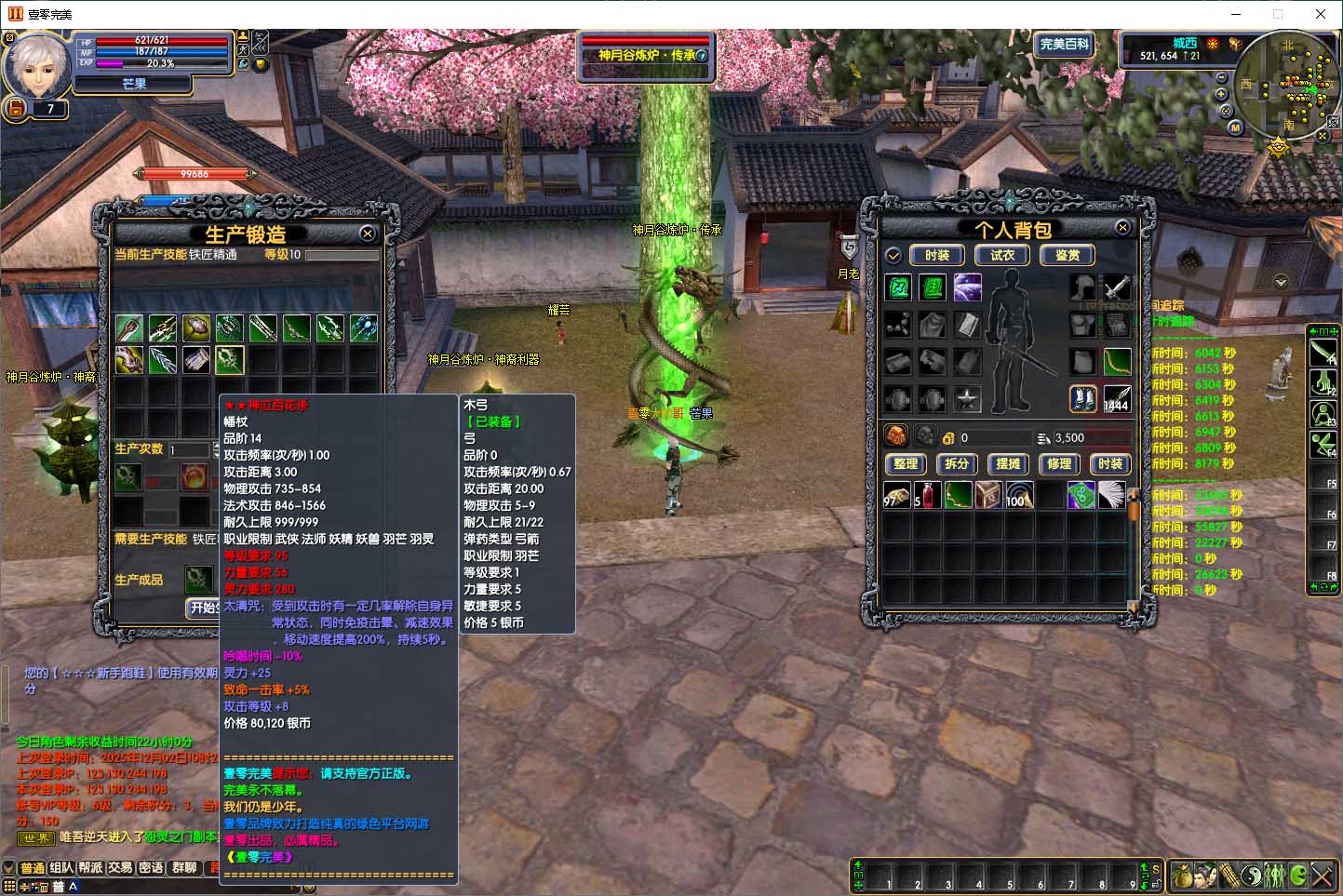Open the 试衣 fitting room button
1343x896 pixels.
point(1002,255)
